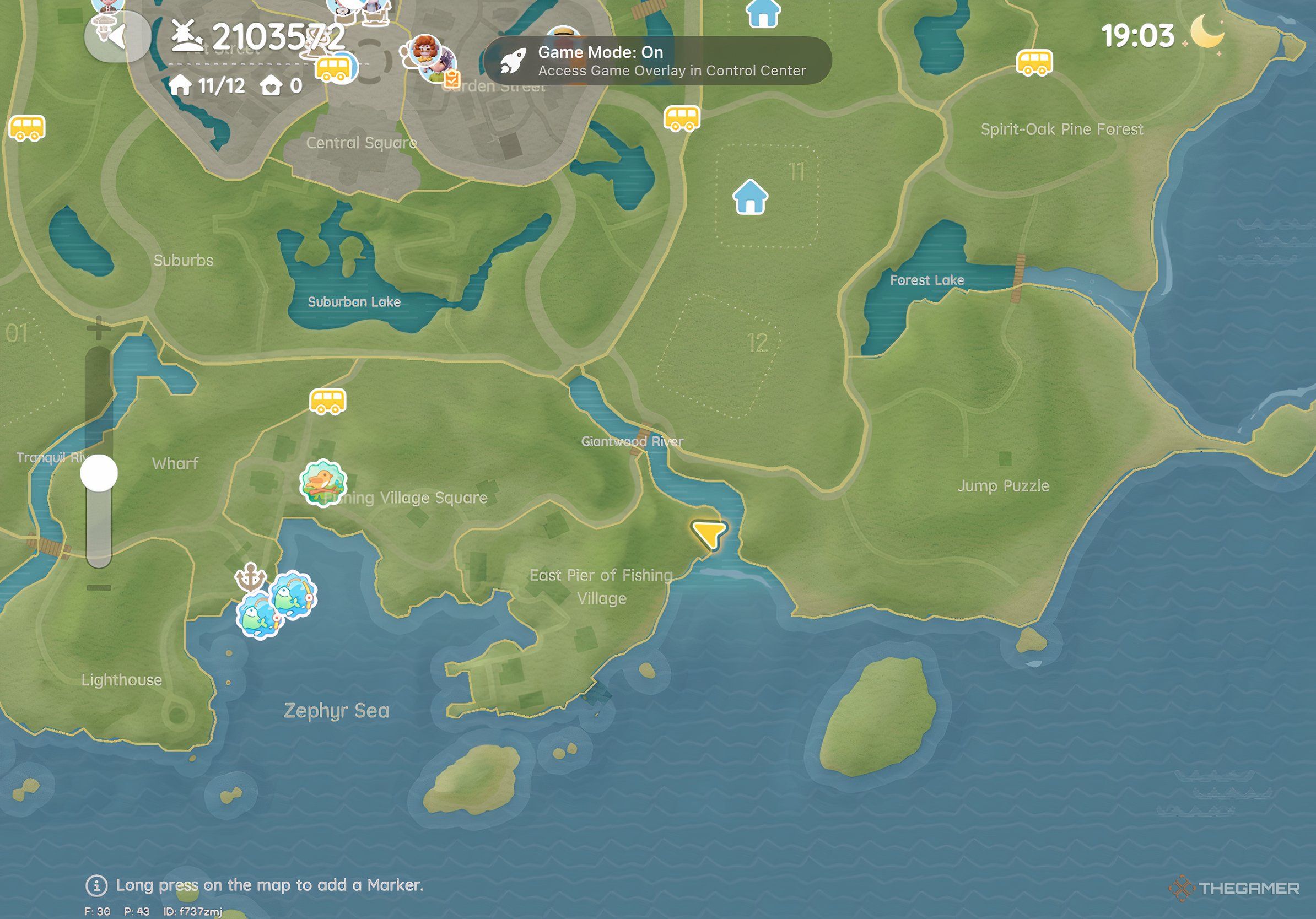Click the Game Mode On notification banner
Screen dimensions: 1316x919
coord(657,61)
